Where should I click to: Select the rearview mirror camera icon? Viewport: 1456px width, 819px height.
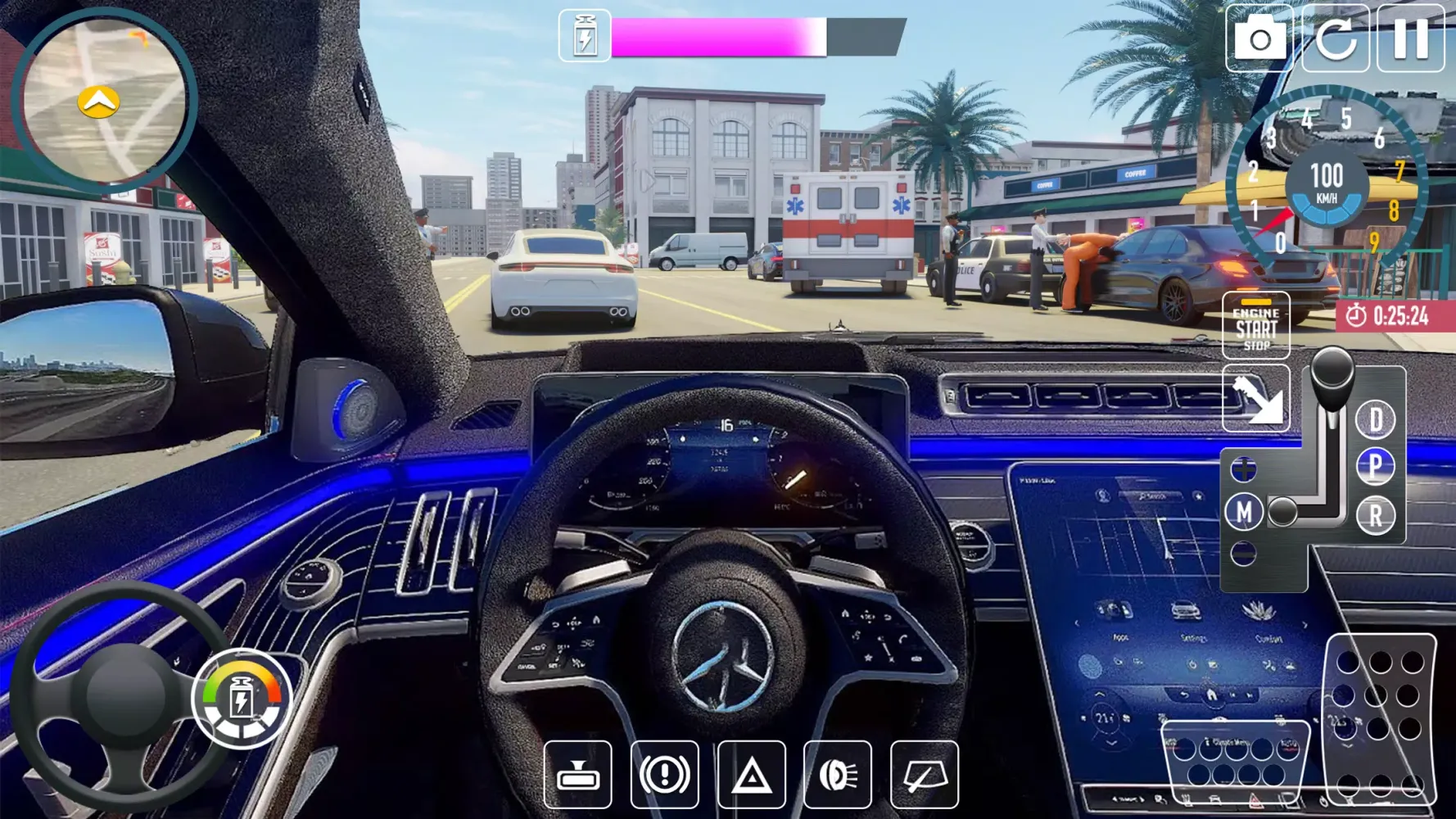(x=578, y=775)
